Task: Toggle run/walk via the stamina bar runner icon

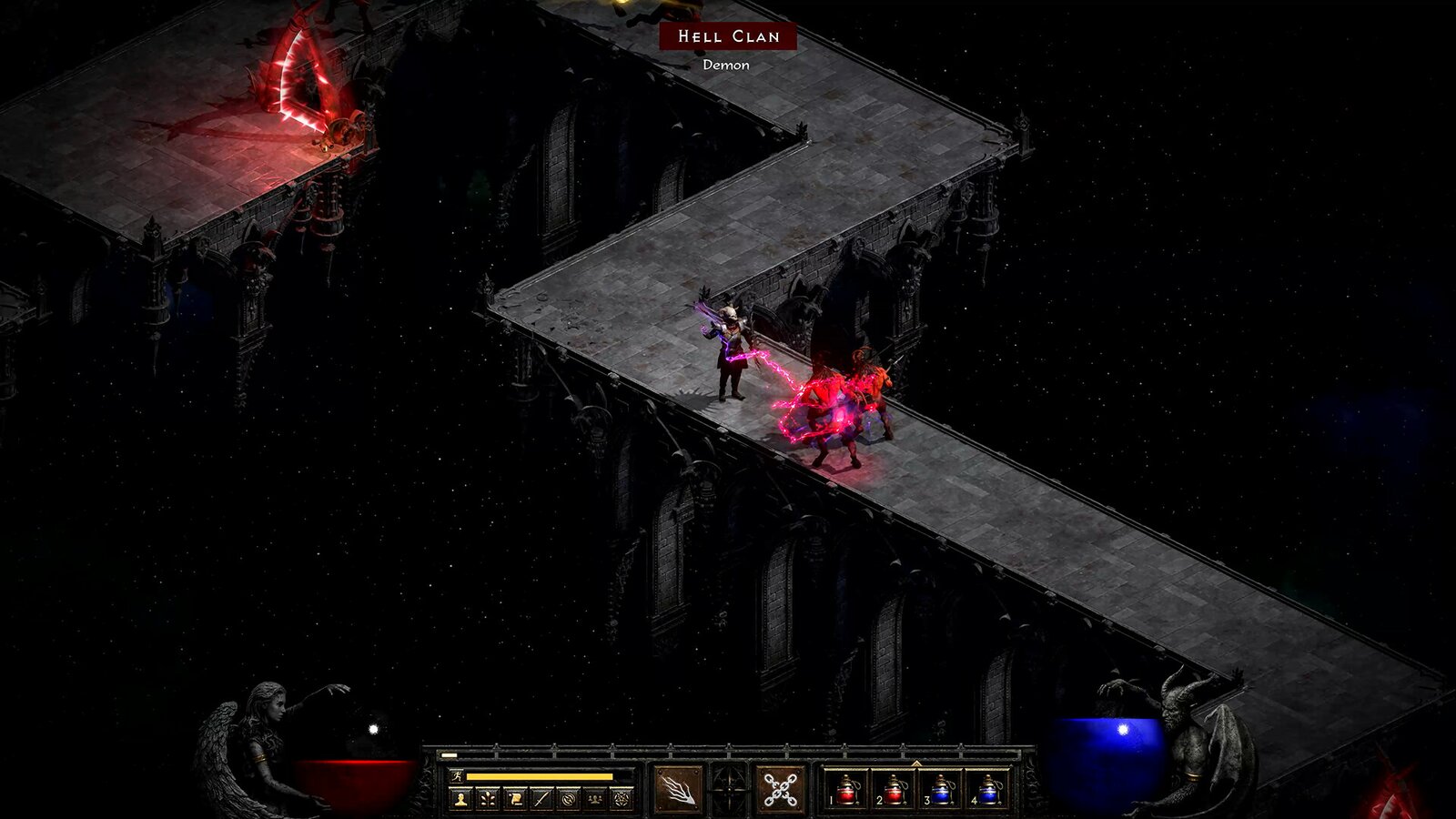Action: 456,776
